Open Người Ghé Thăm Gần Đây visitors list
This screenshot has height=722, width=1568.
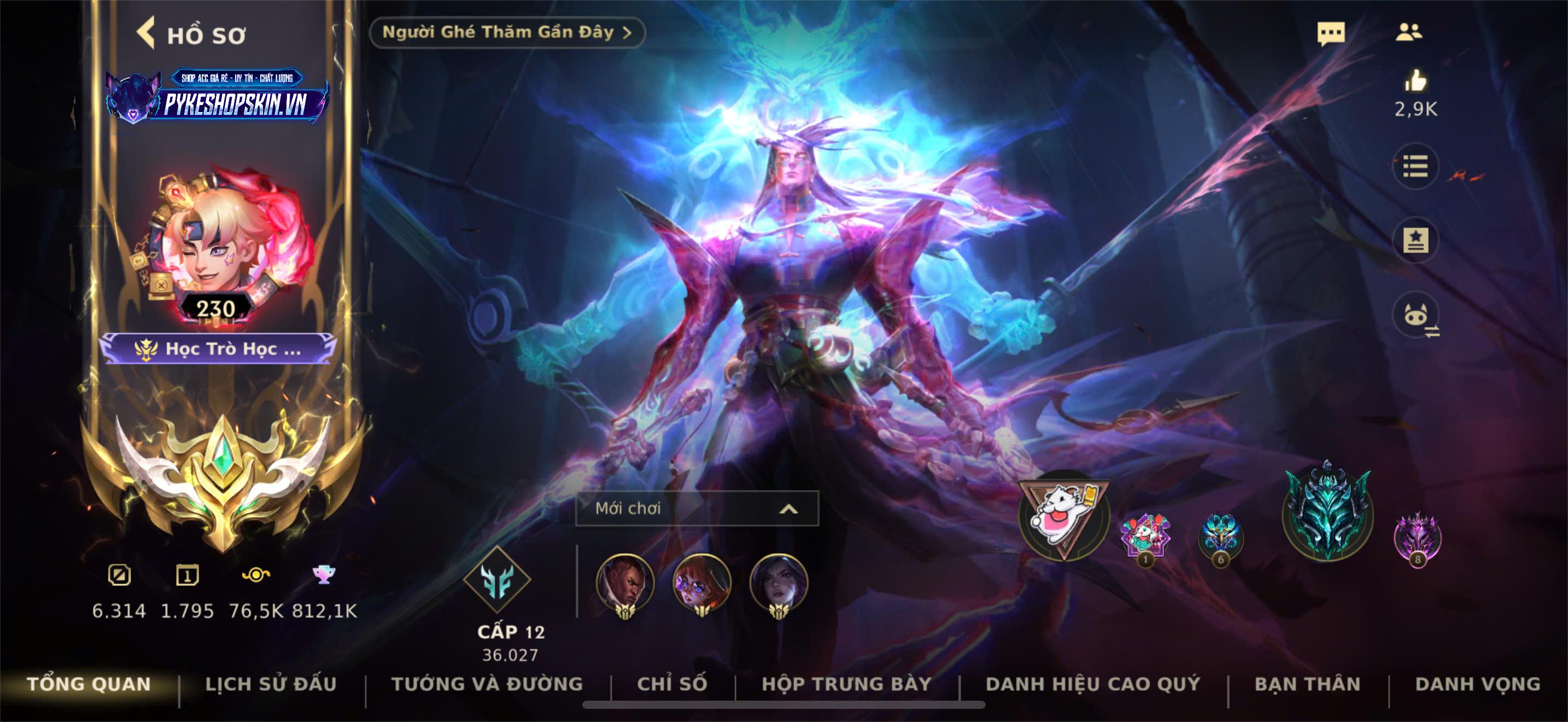(506, 32)
